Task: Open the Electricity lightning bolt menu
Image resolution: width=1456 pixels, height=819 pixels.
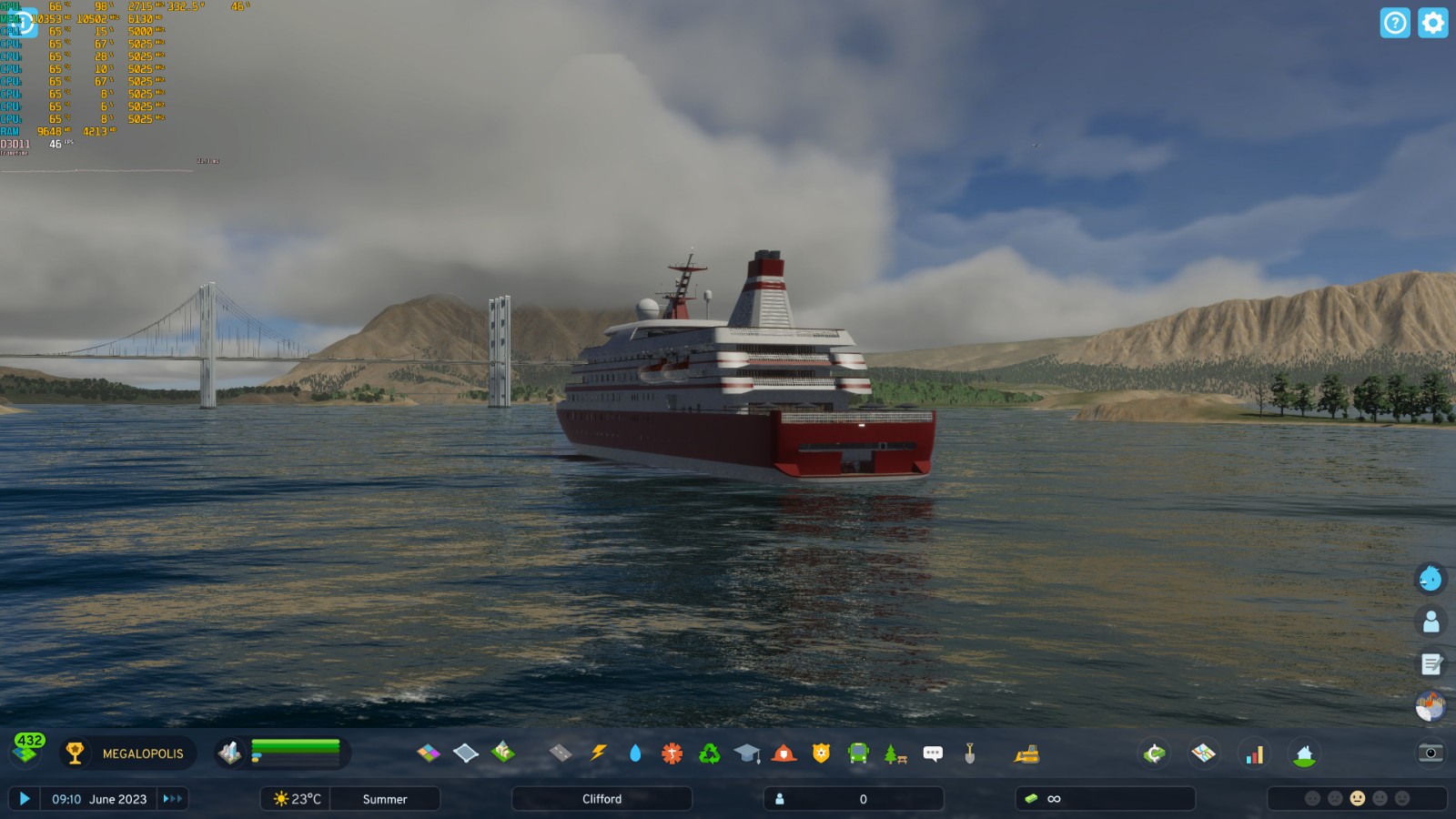Action: pos(598,753)
